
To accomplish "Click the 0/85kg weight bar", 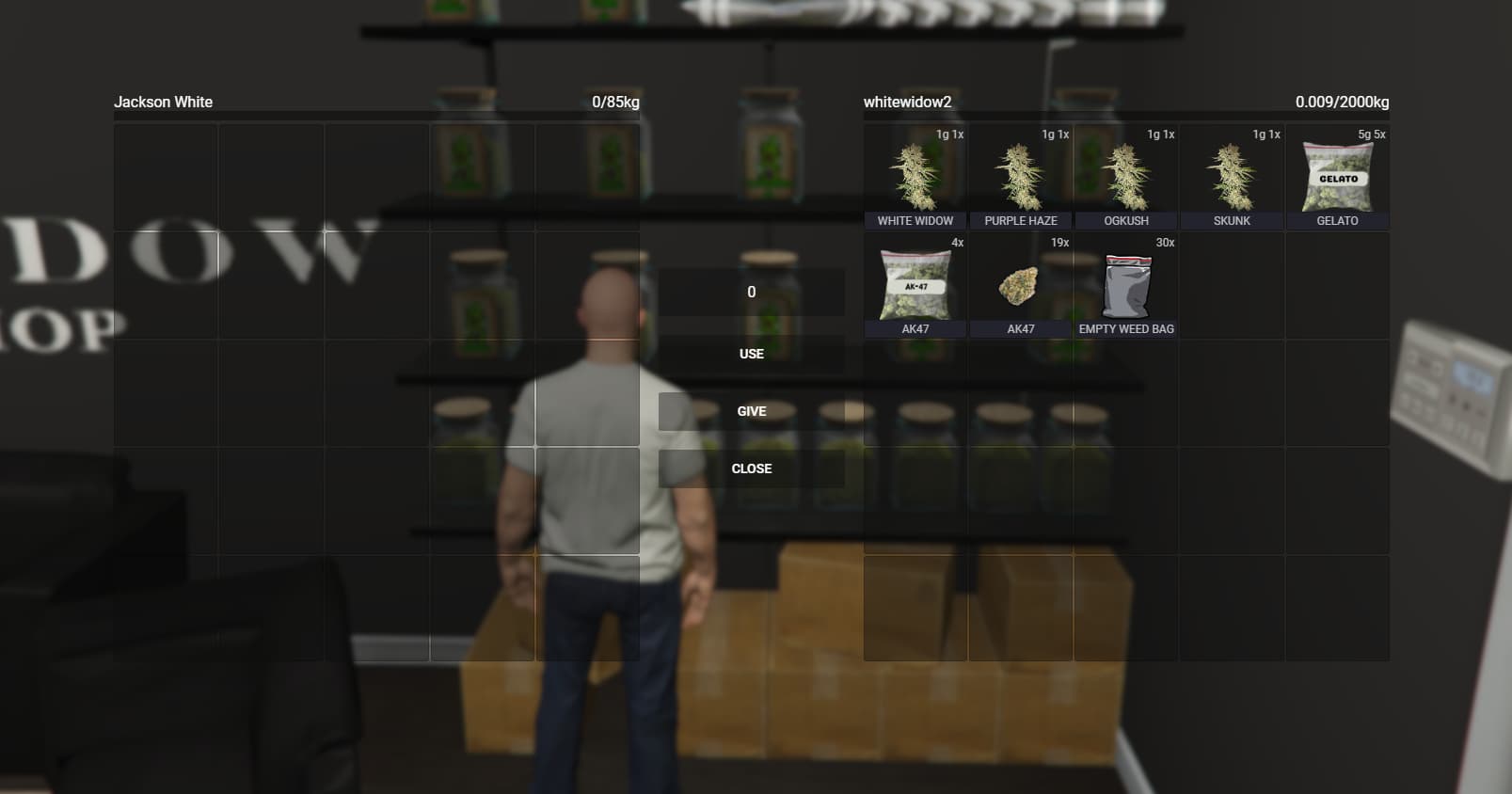I will 615,101.
